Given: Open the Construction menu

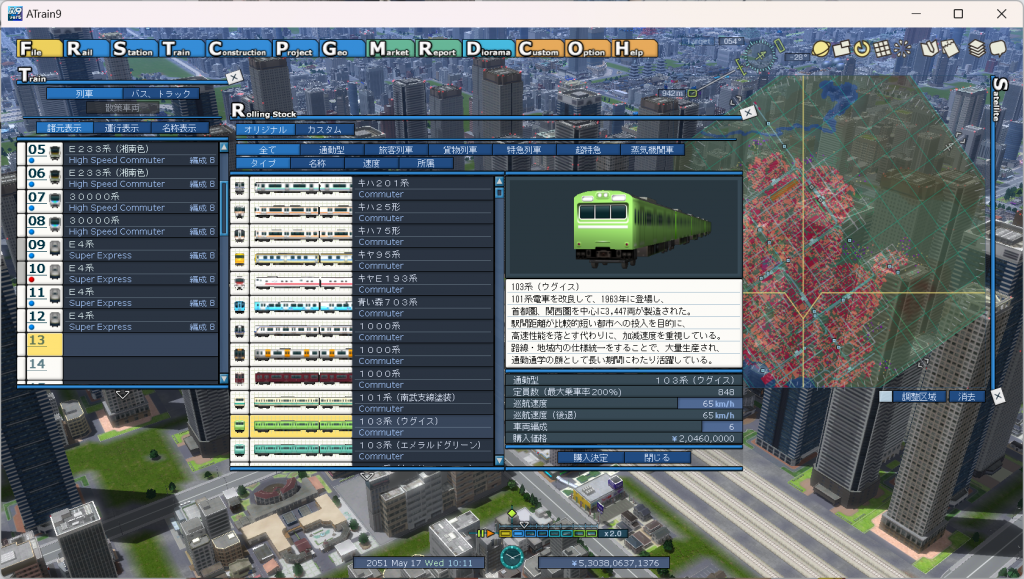Looking at the screenshot, I should pos(238,48).
